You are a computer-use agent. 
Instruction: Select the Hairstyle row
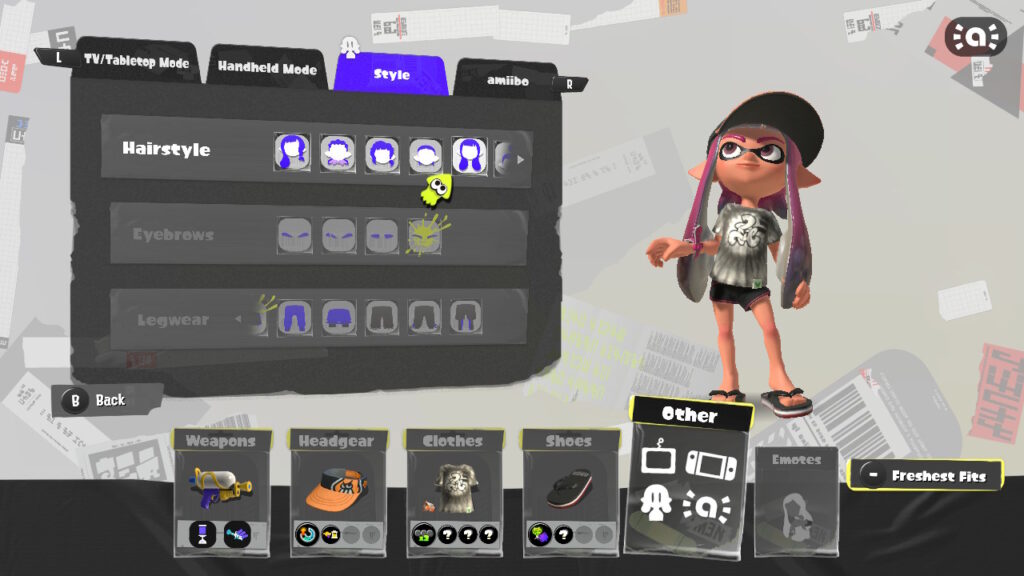pyautogui.click(x=167, y=149)
